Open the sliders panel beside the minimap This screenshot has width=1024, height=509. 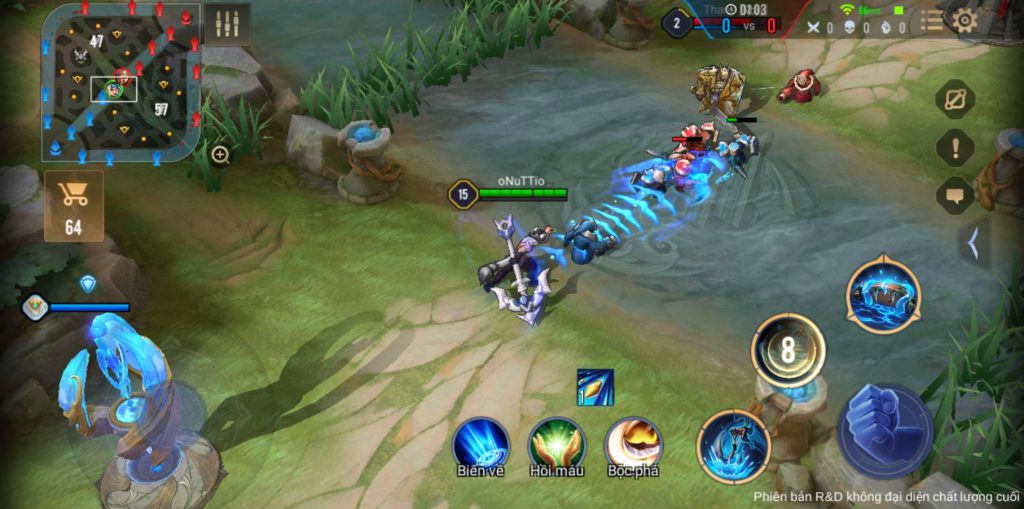click(x=227, y=24)
